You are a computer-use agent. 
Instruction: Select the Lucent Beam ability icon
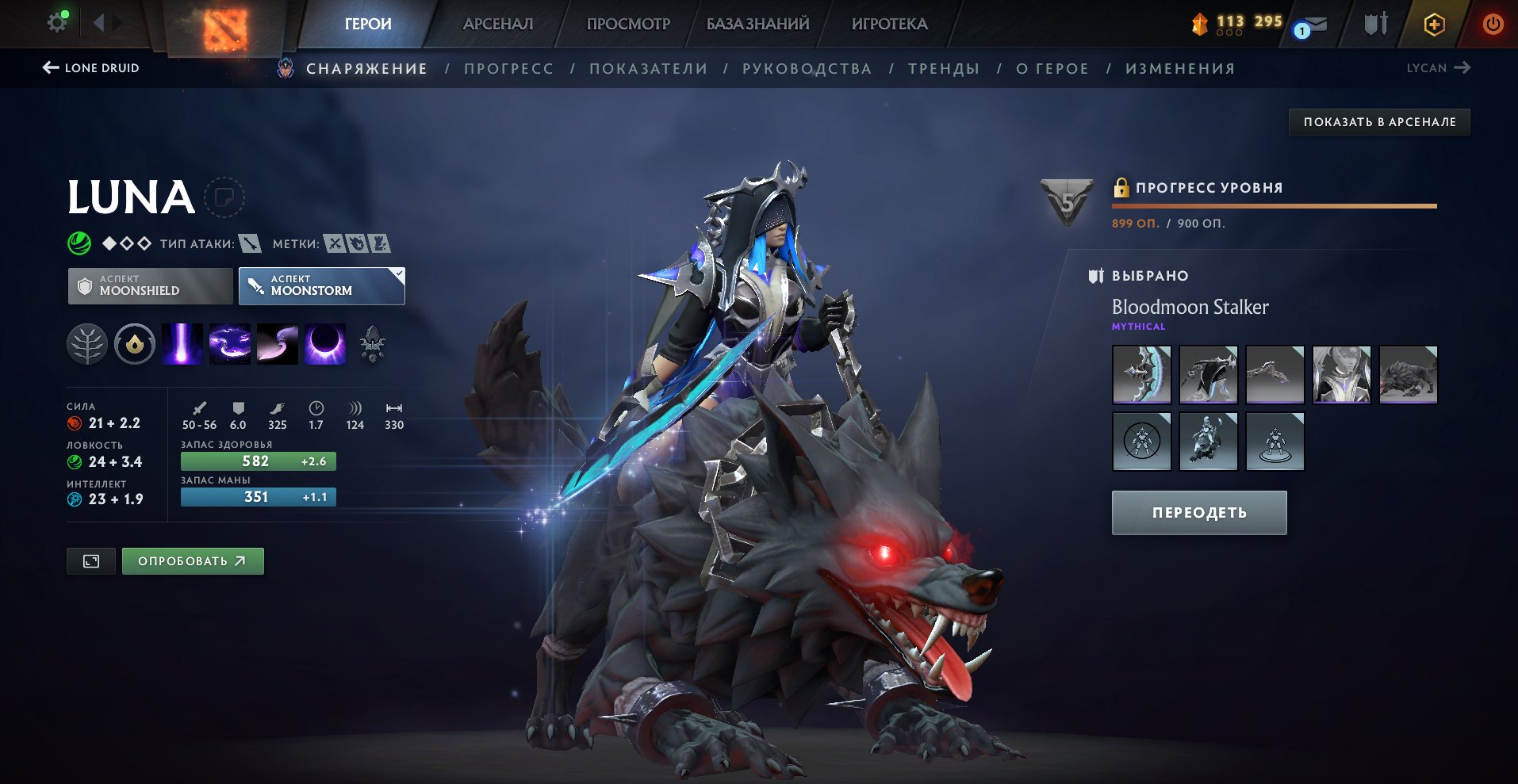[x=183, y=344]
